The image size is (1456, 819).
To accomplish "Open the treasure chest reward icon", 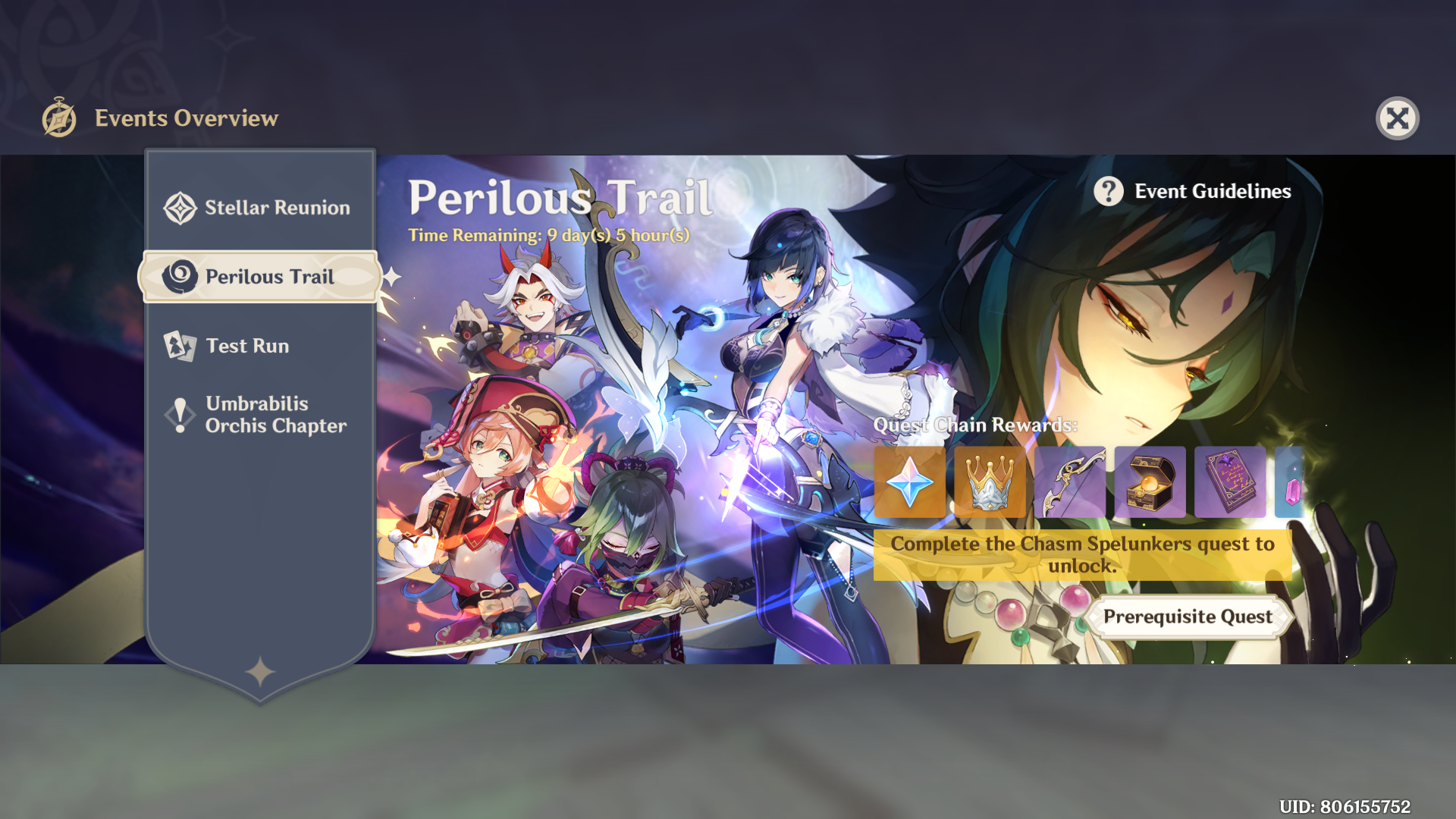I will point(1150,482).
